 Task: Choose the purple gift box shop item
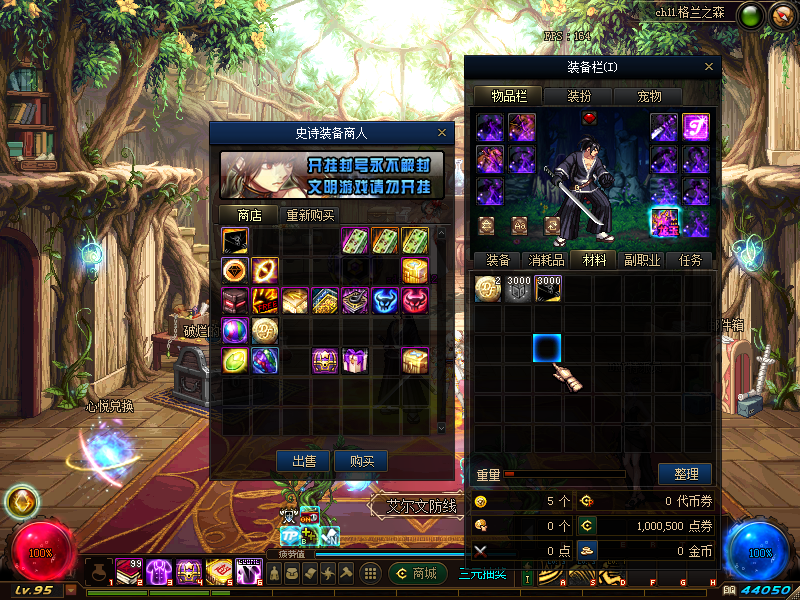coord(356,360)
